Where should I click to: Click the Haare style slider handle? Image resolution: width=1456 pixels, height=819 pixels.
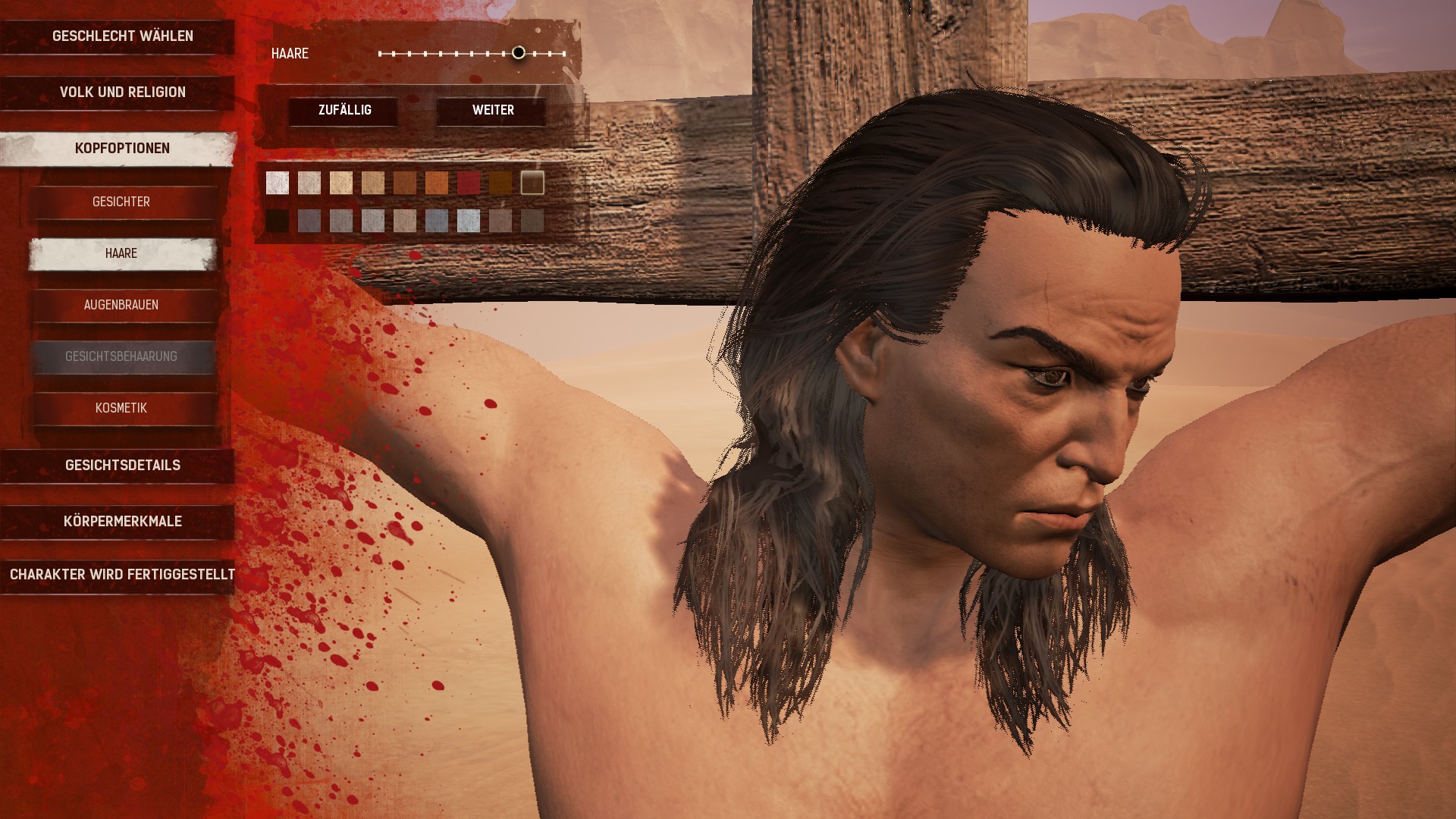[519, 53]
